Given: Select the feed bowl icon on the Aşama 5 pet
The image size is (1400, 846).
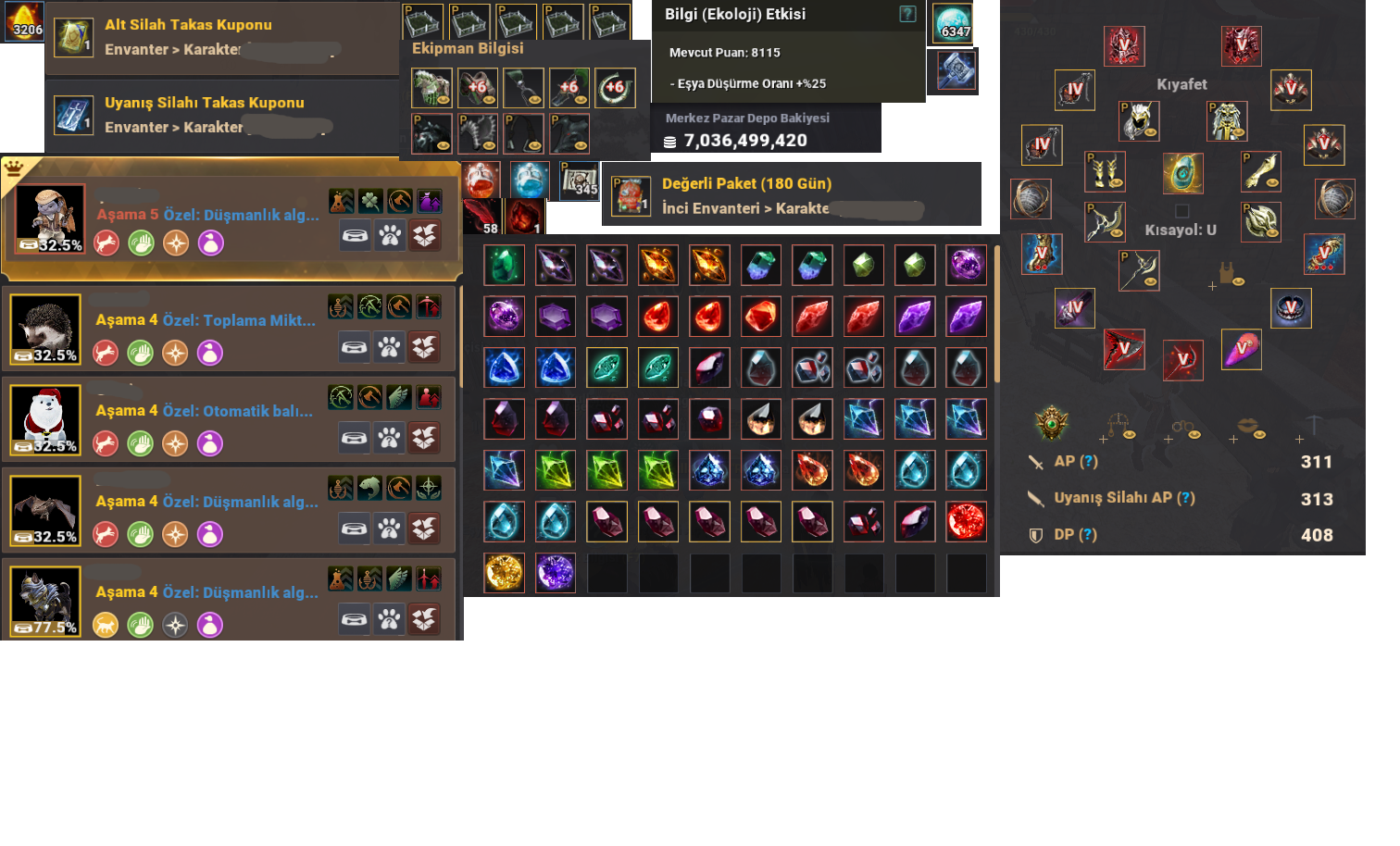Looking at the screenshot, I should point(356,235).
